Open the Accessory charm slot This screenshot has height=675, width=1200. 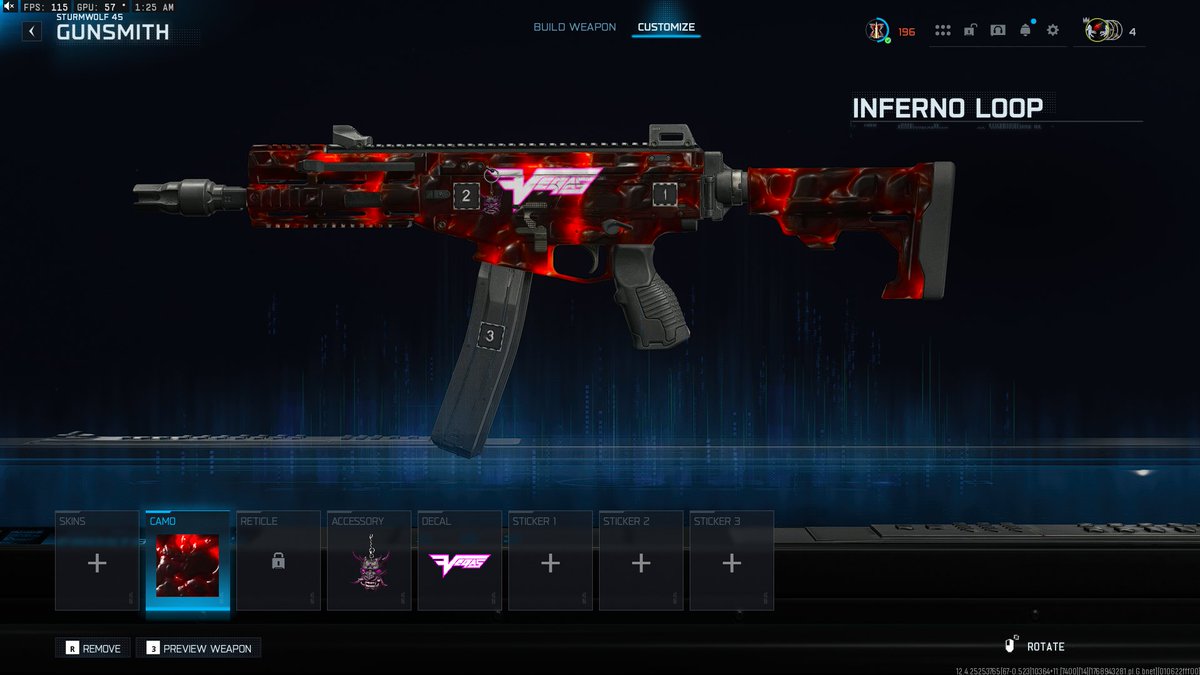pyautogui.click(x=369, y=561)
